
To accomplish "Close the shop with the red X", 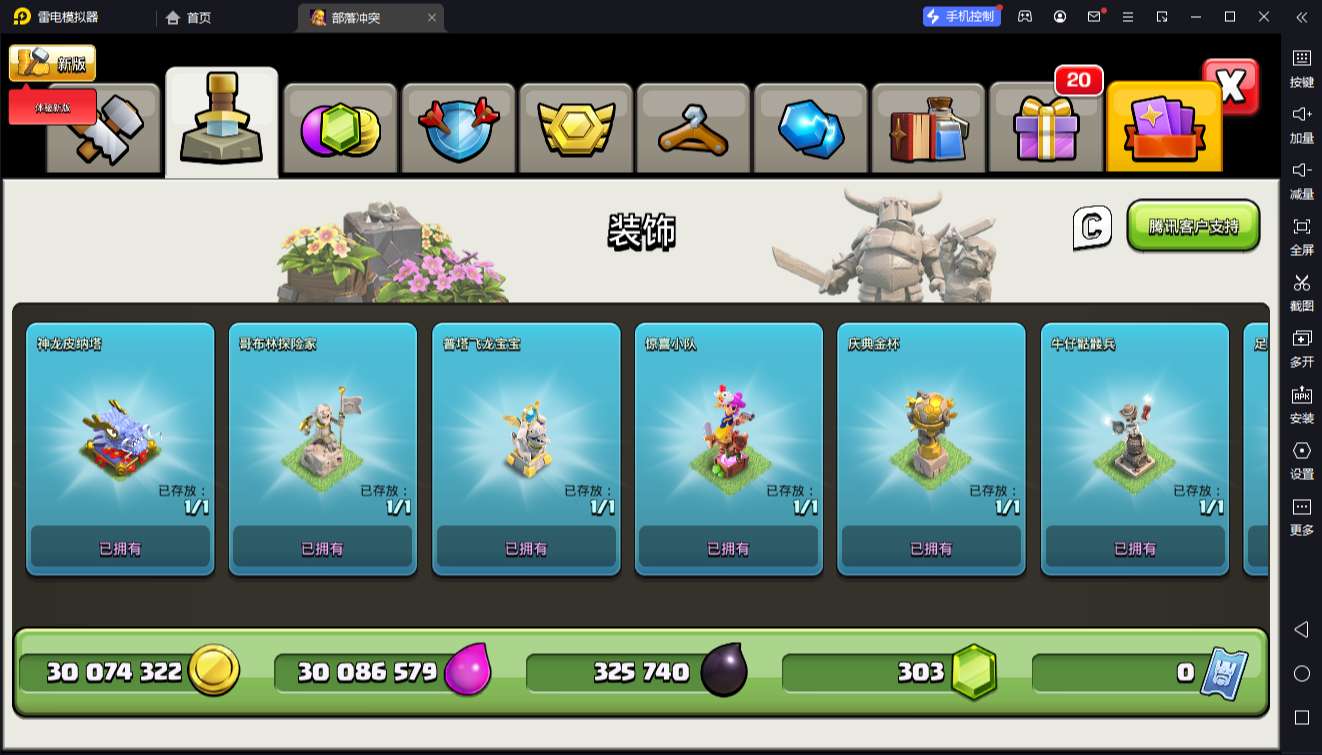I will tap(1231, 87).
